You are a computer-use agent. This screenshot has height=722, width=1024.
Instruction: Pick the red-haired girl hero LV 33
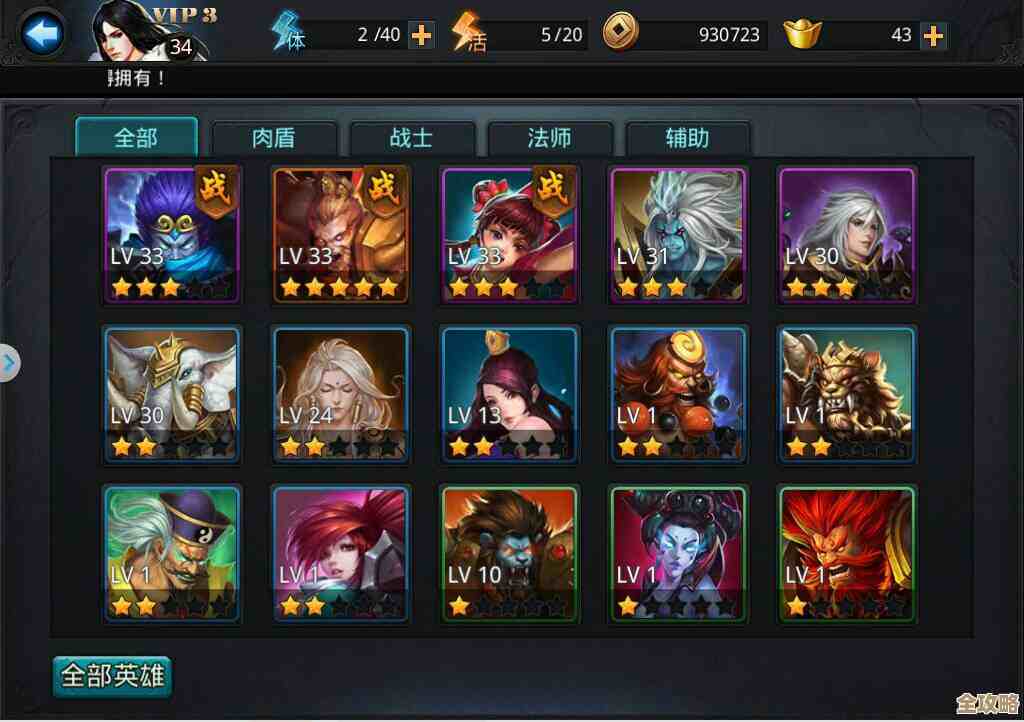509,235
